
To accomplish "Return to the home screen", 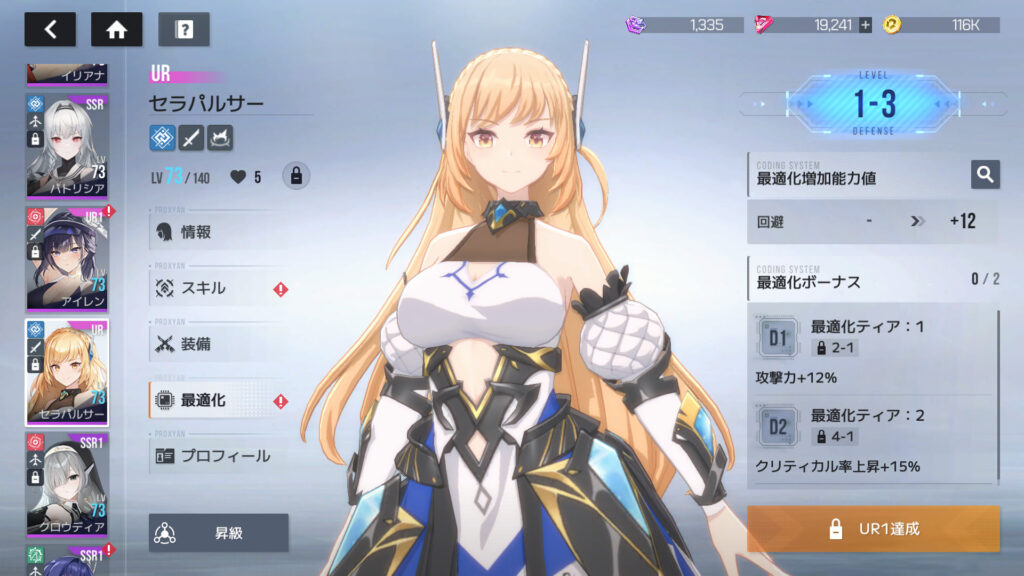I will pos(116,29).
